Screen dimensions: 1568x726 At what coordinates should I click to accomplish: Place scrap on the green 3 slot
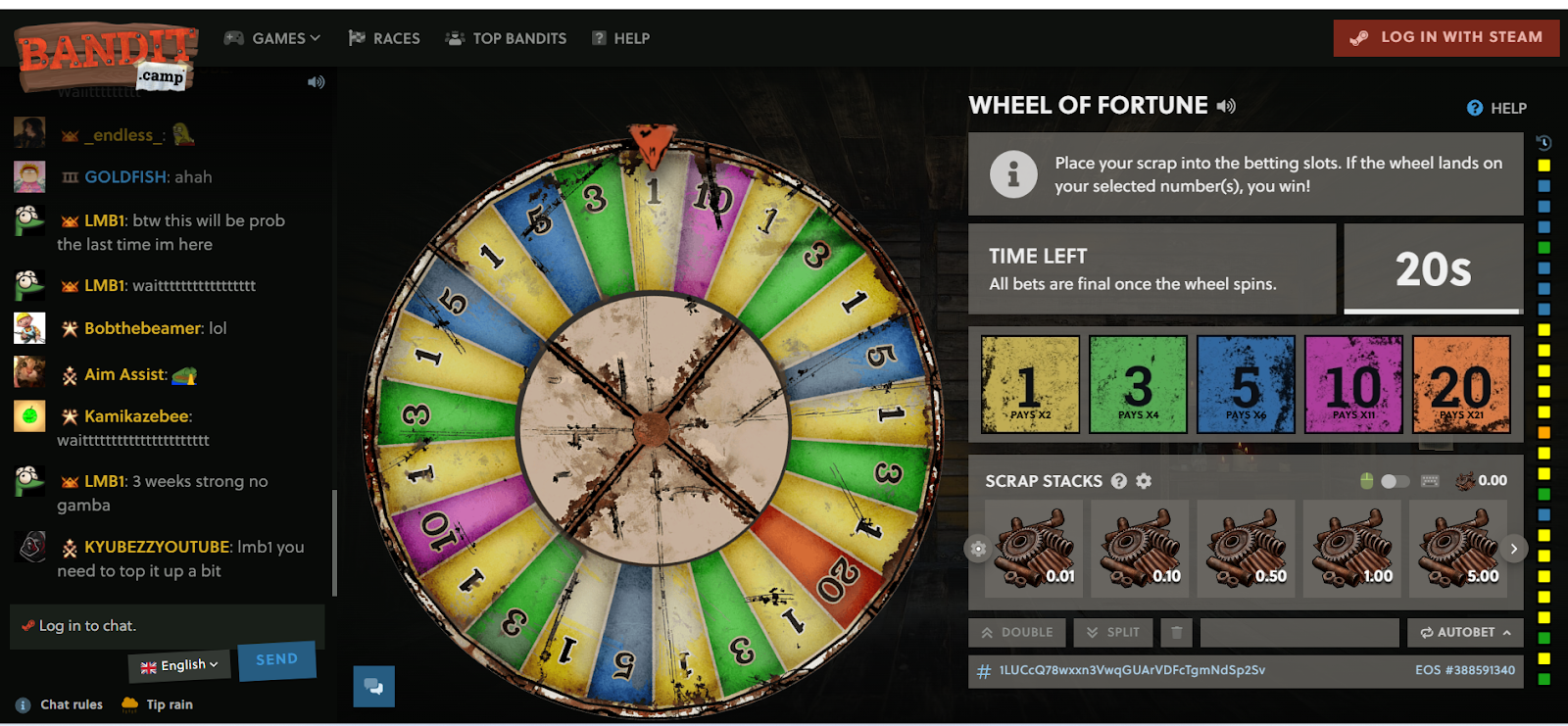tap(1138, 384)
